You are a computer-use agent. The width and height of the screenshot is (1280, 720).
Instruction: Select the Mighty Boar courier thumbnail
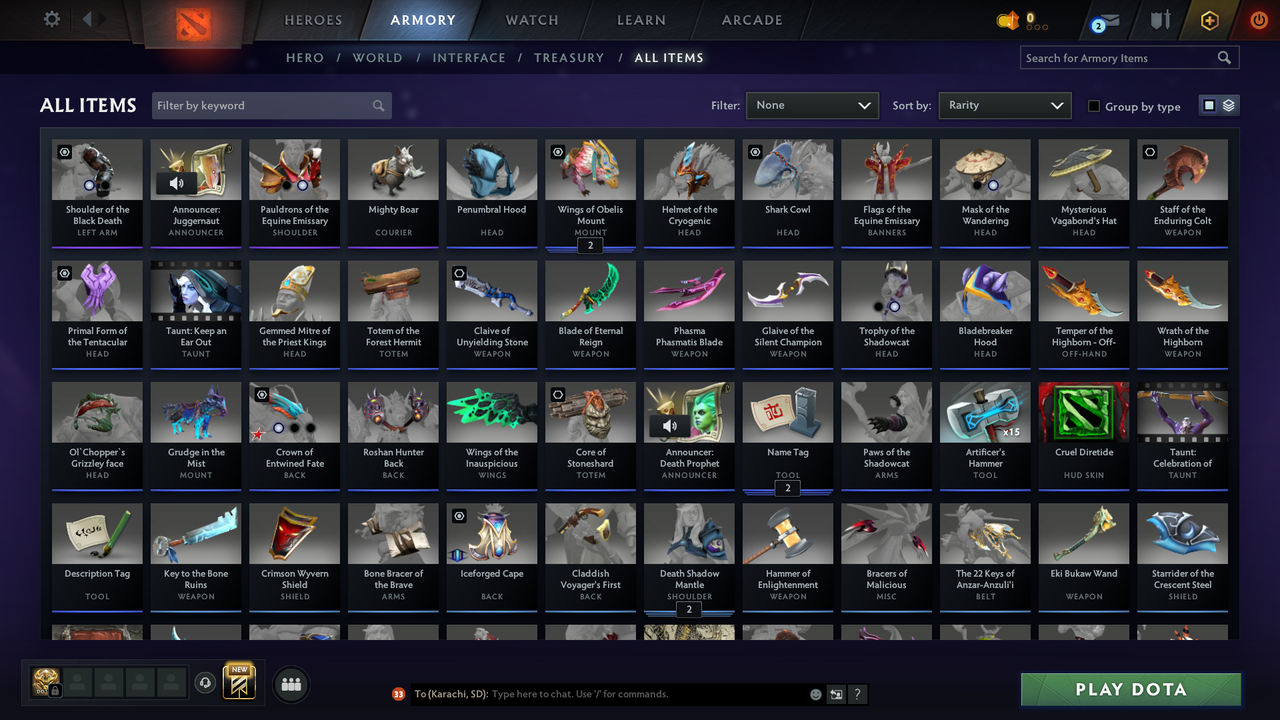[393, 168]
